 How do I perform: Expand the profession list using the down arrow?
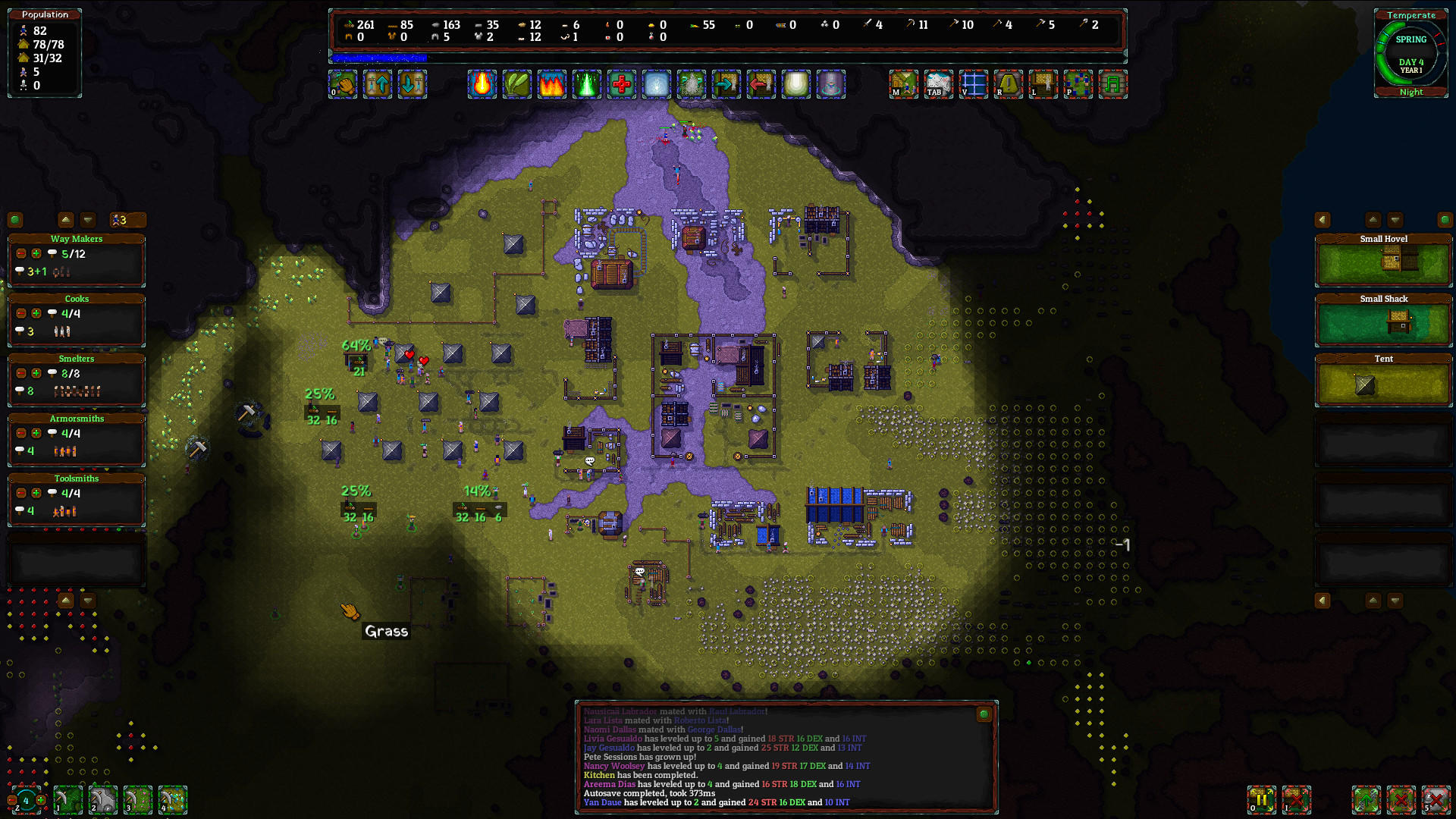pos(88,220)
